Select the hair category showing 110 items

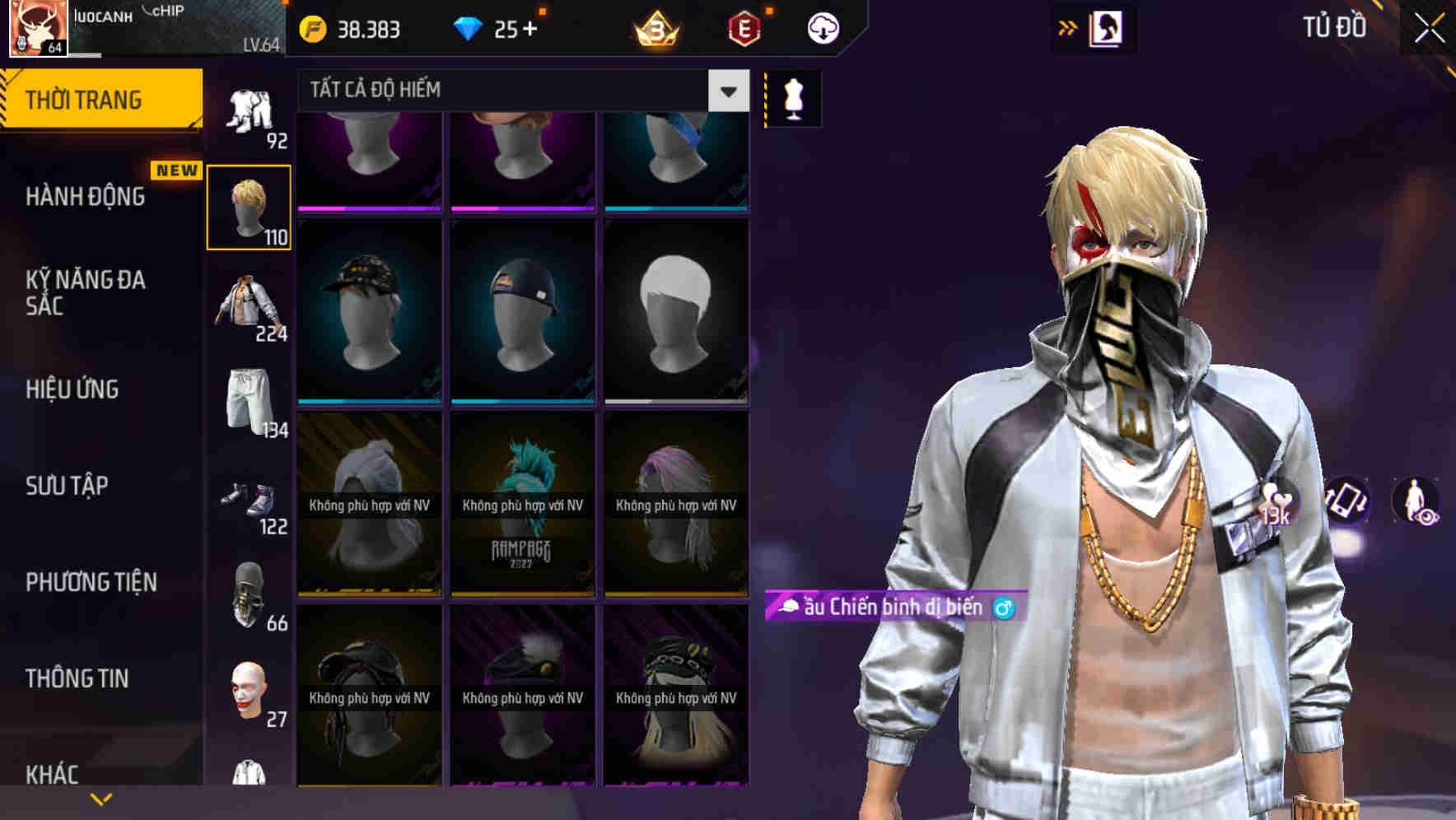249,206
